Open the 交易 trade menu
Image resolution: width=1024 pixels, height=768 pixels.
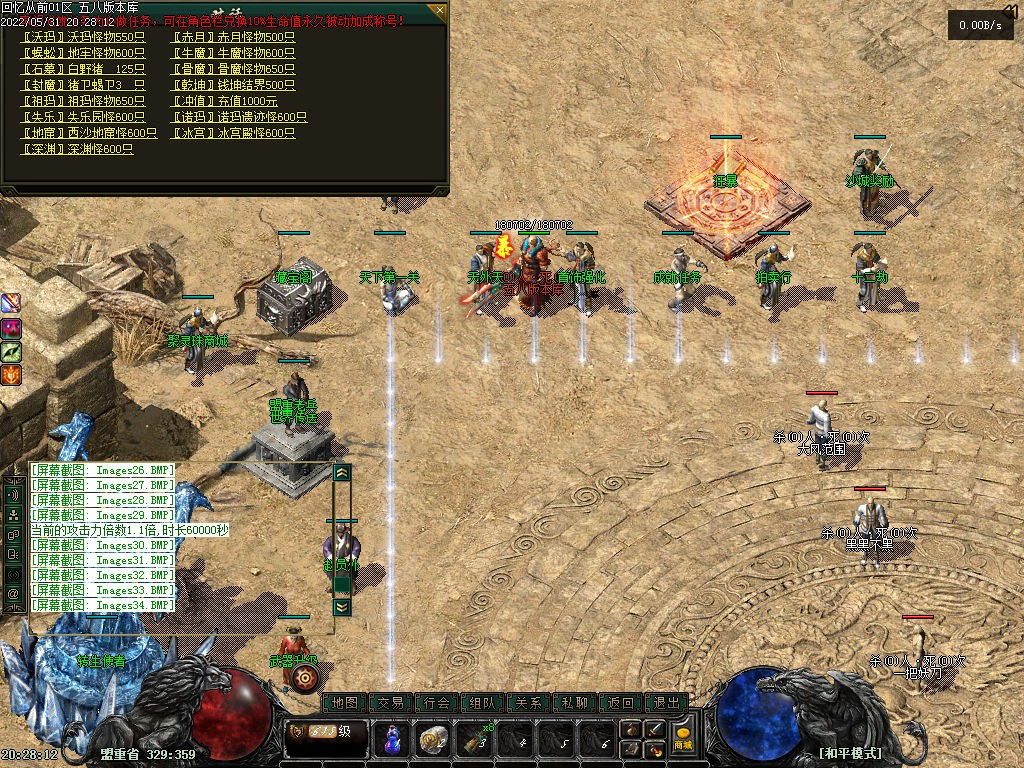(x=391, y=703)
